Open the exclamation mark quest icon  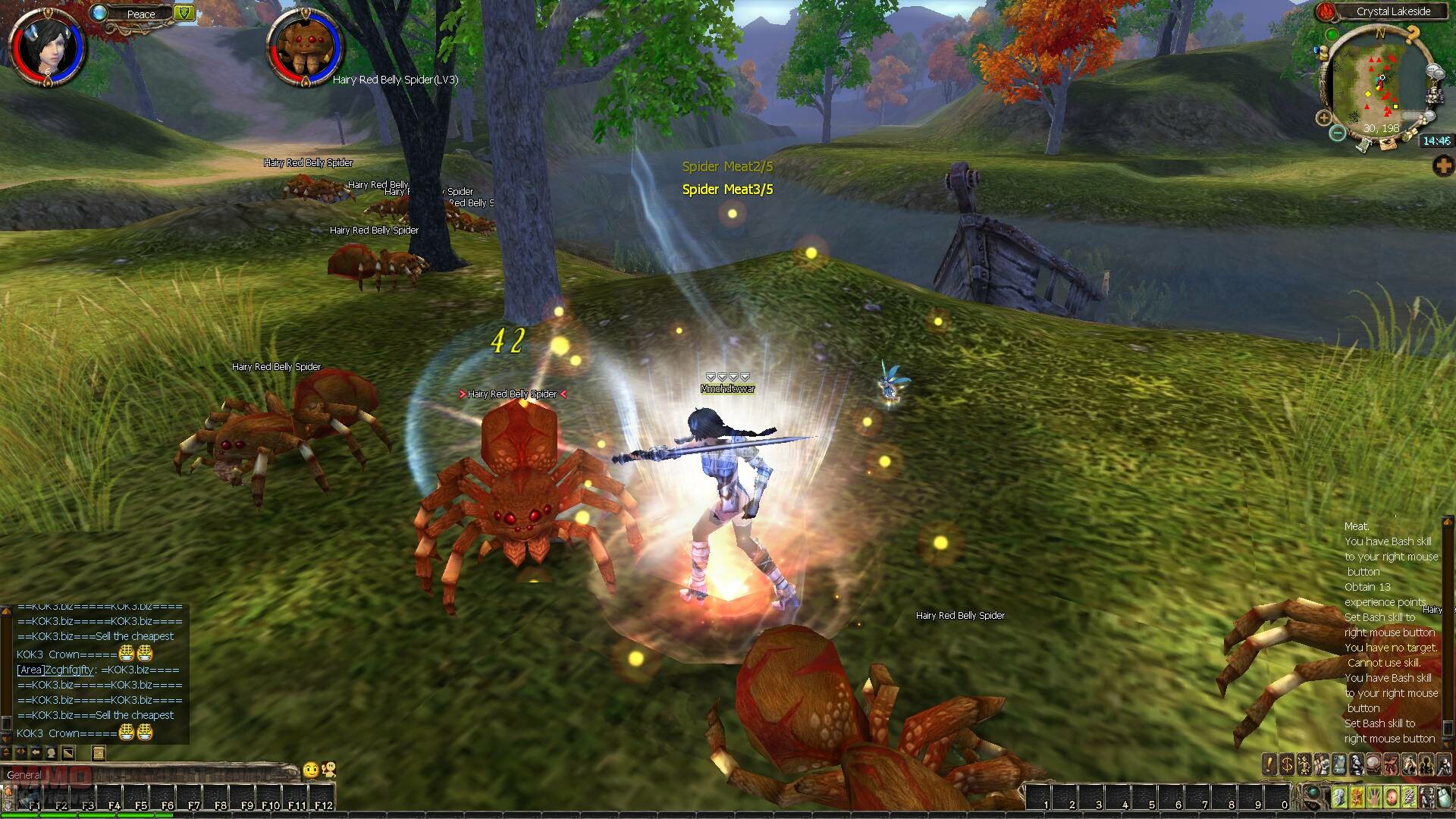[1270, 764]
